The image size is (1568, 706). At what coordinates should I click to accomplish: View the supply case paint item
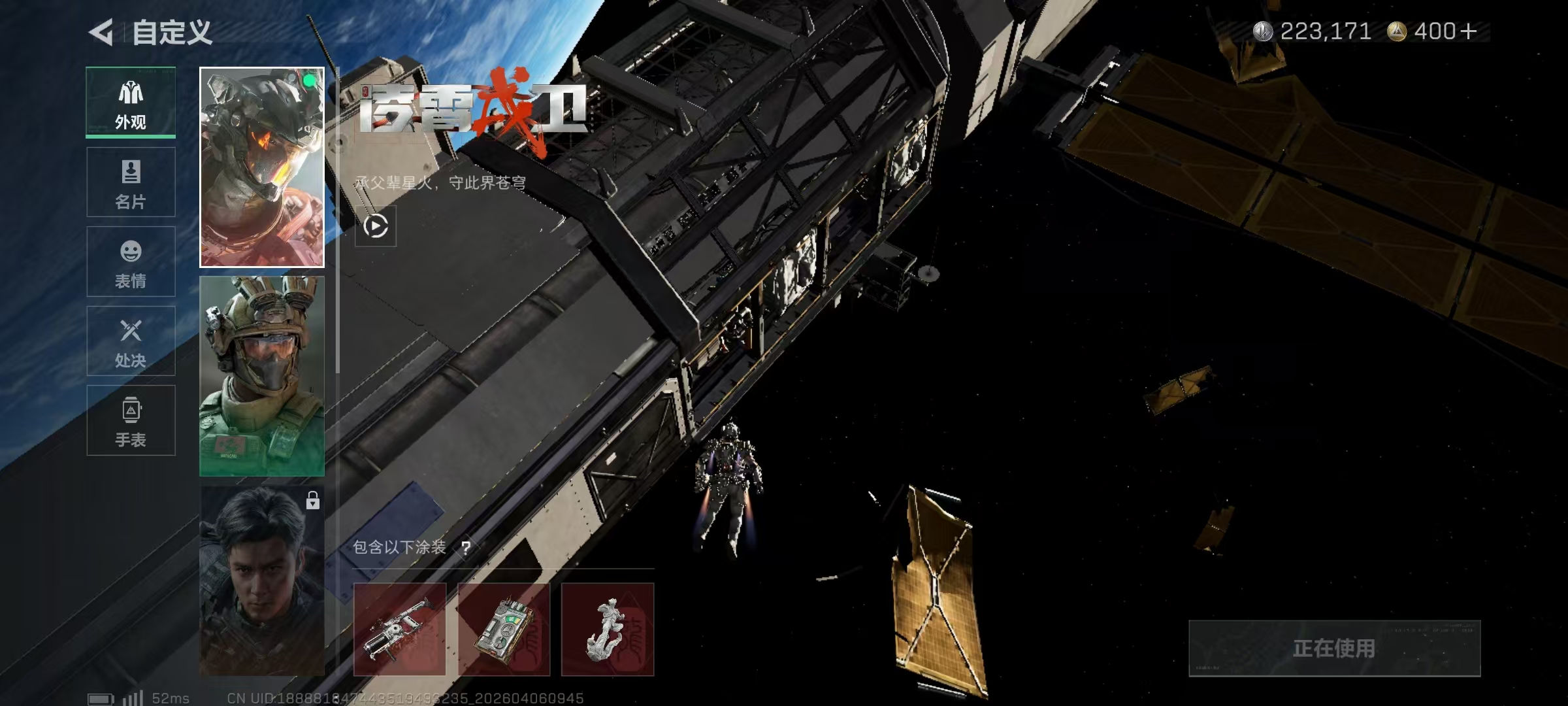tap(504, 630)
